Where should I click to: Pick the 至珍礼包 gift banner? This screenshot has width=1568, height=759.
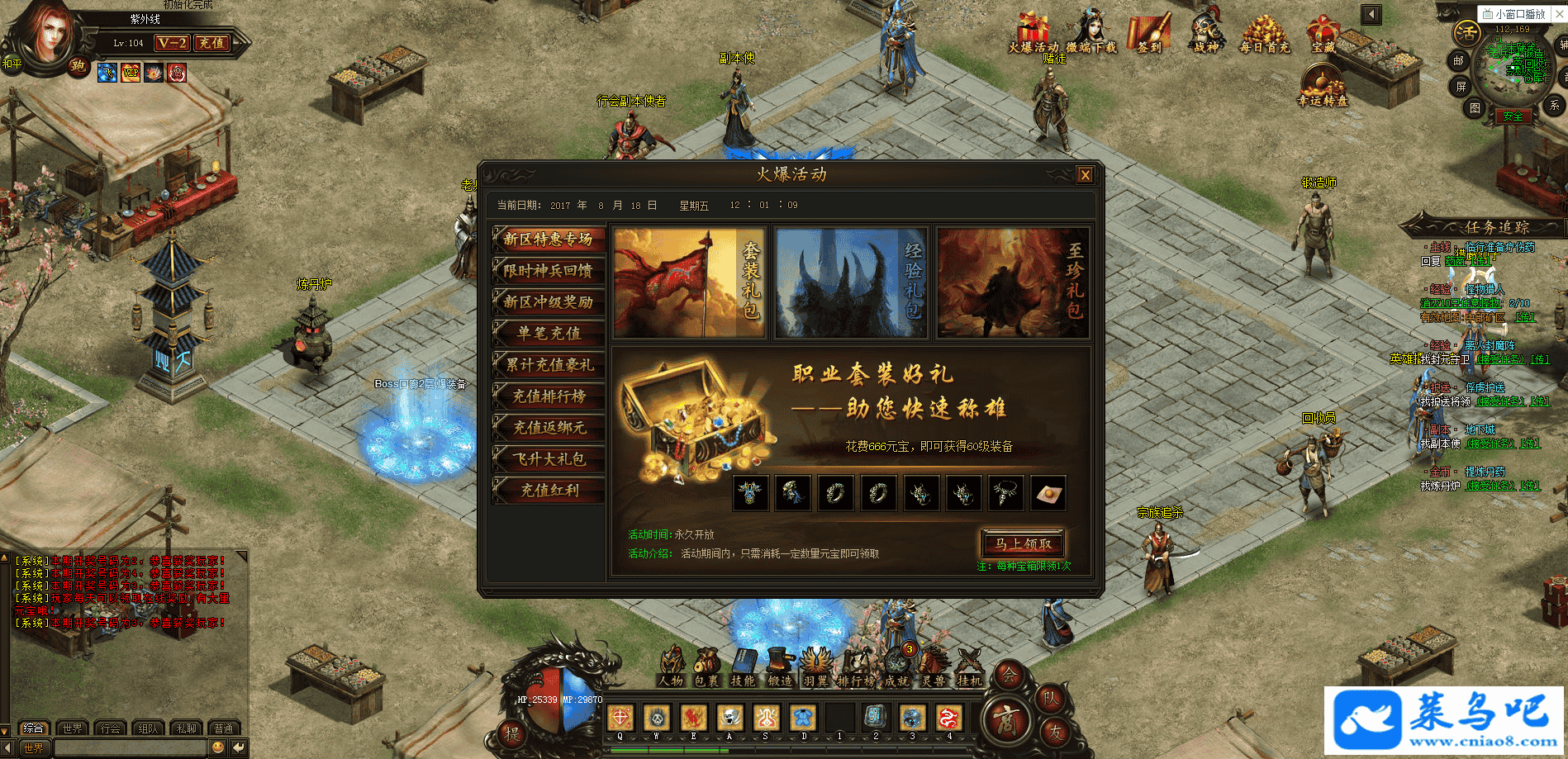click(x=1013, y=282)
